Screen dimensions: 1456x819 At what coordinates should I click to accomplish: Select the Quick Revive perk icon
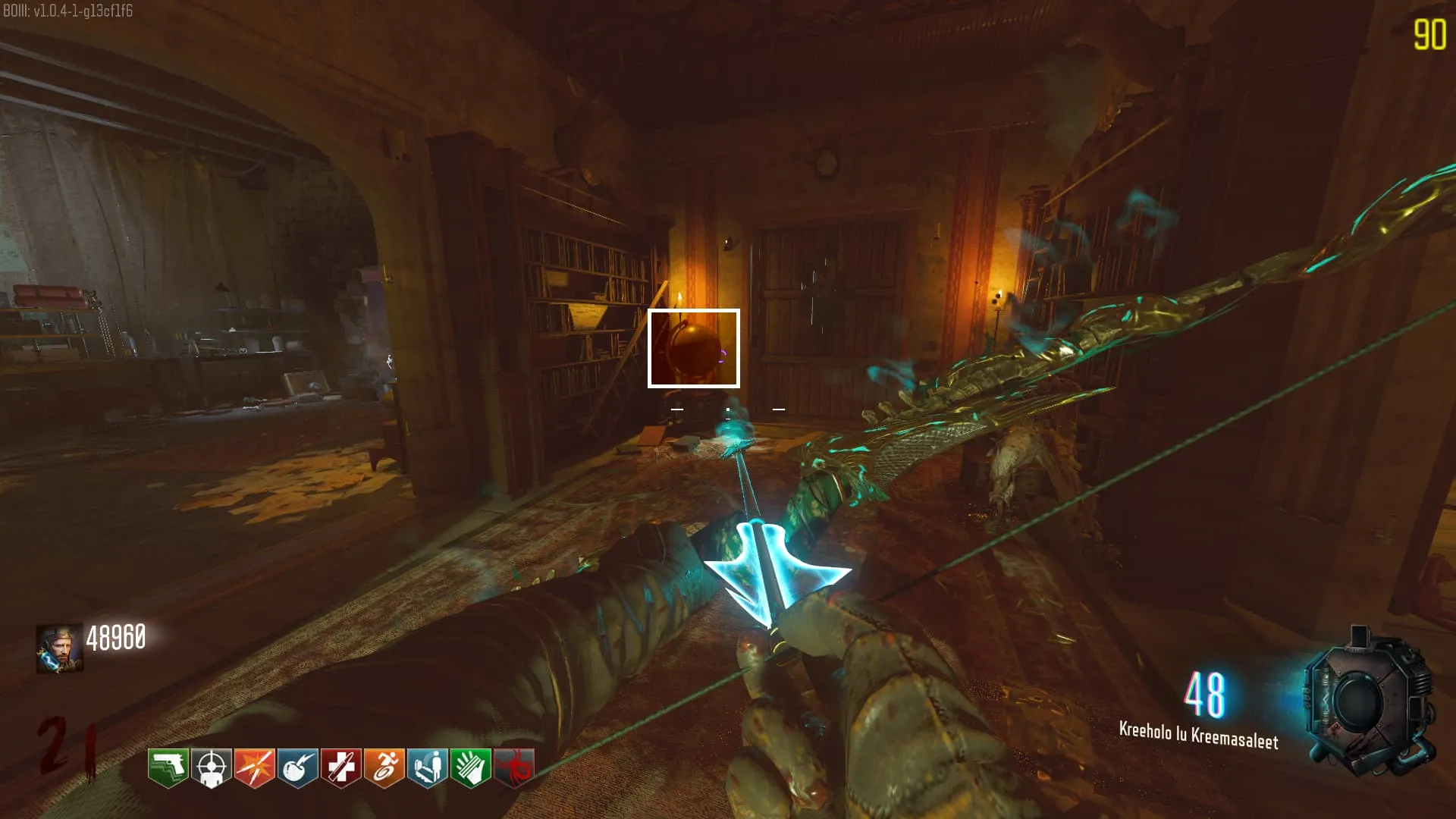pyautogui.click(x=428, y=767)
